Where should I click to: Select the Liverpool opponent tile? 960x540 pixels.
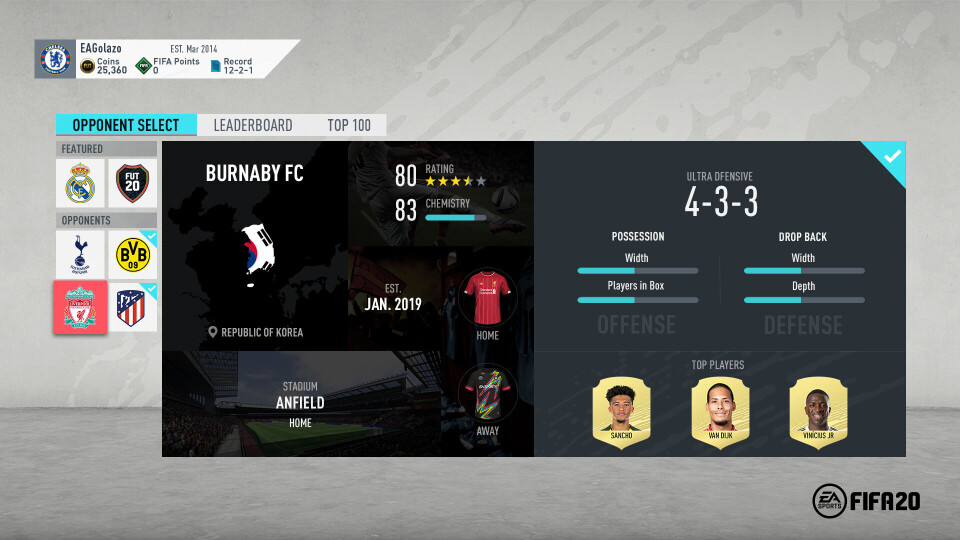[x=80, y=307]
